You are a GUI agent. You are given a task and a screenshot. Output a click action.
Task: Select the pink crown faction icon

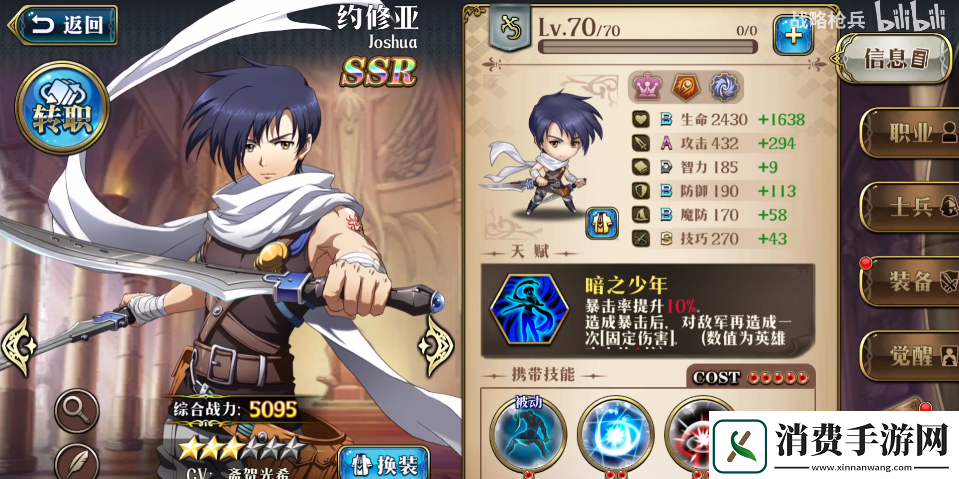click(646, 87)
